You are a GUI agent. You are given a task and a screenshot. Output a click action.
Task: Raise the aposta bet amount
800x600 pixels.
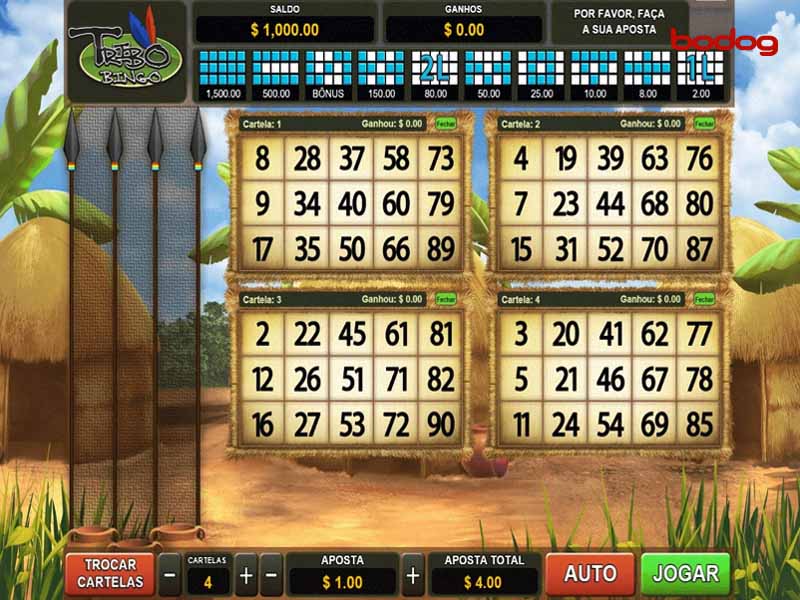(x=413, y=575)
